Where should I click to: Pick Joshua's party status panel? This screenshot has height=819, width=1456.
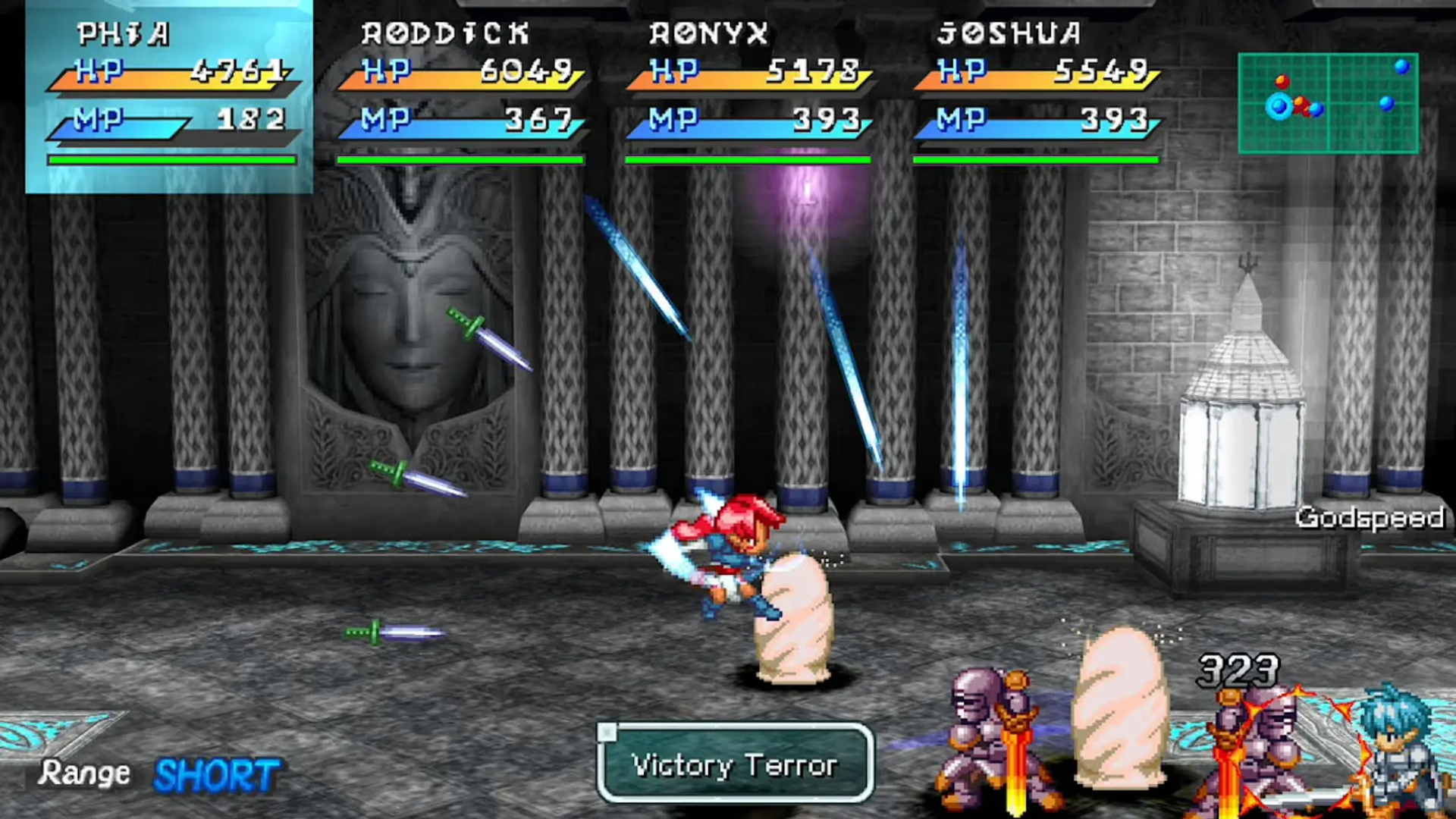click(1037, 96)
